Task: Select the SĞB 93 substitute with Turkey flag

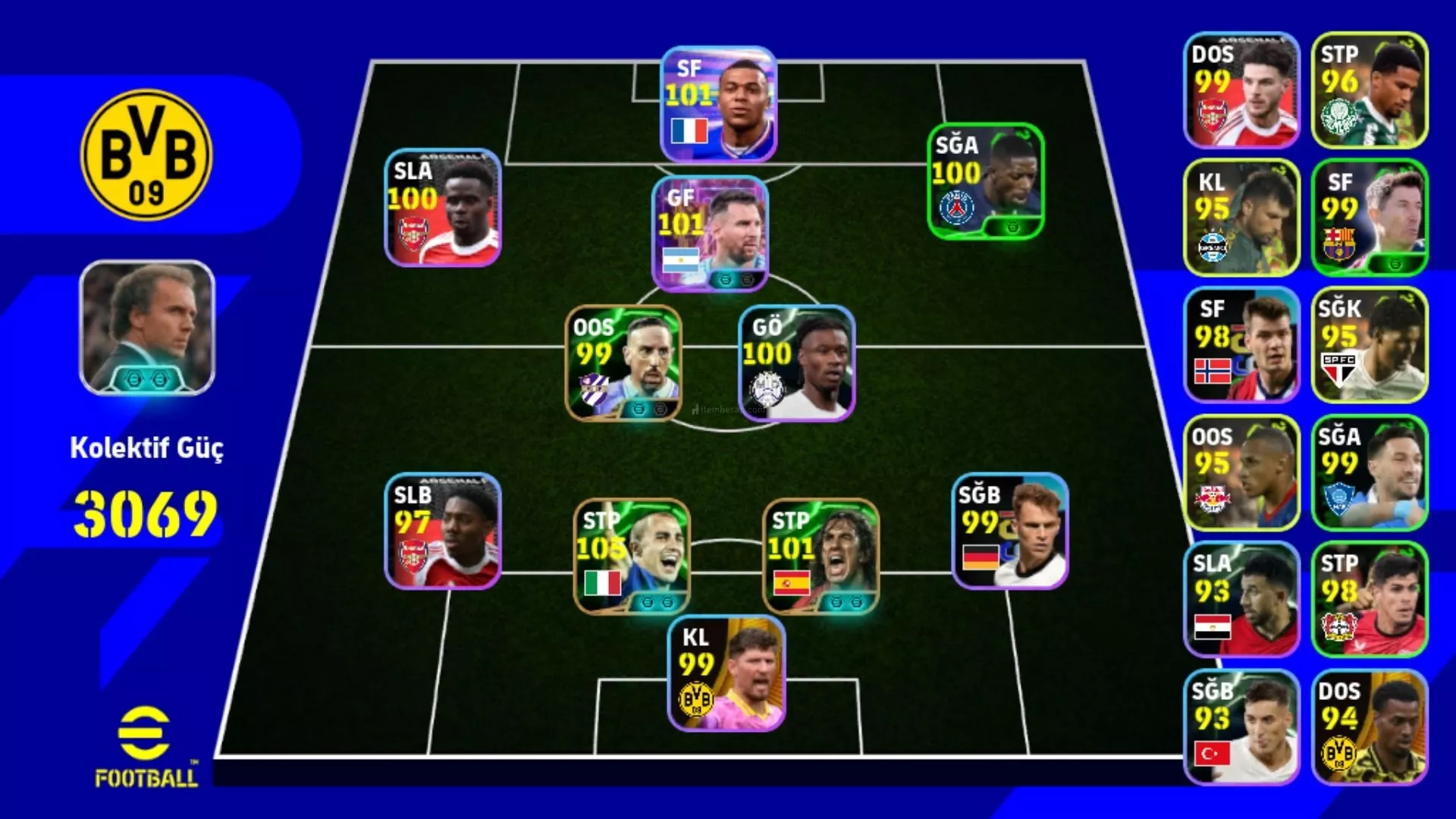Action: click(x=1241, y=726)
